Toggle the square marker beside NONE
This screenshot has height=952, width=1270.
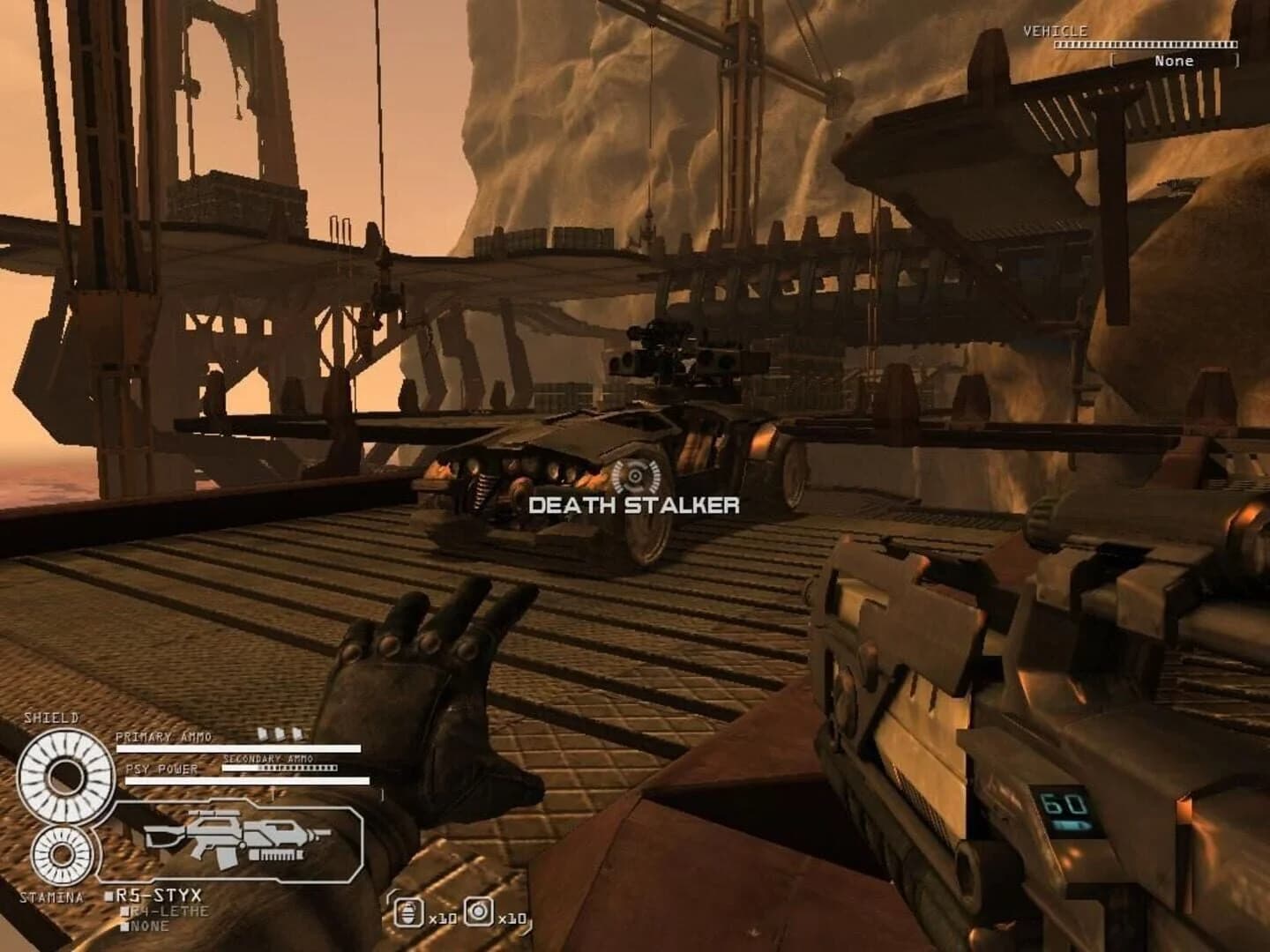124,926
